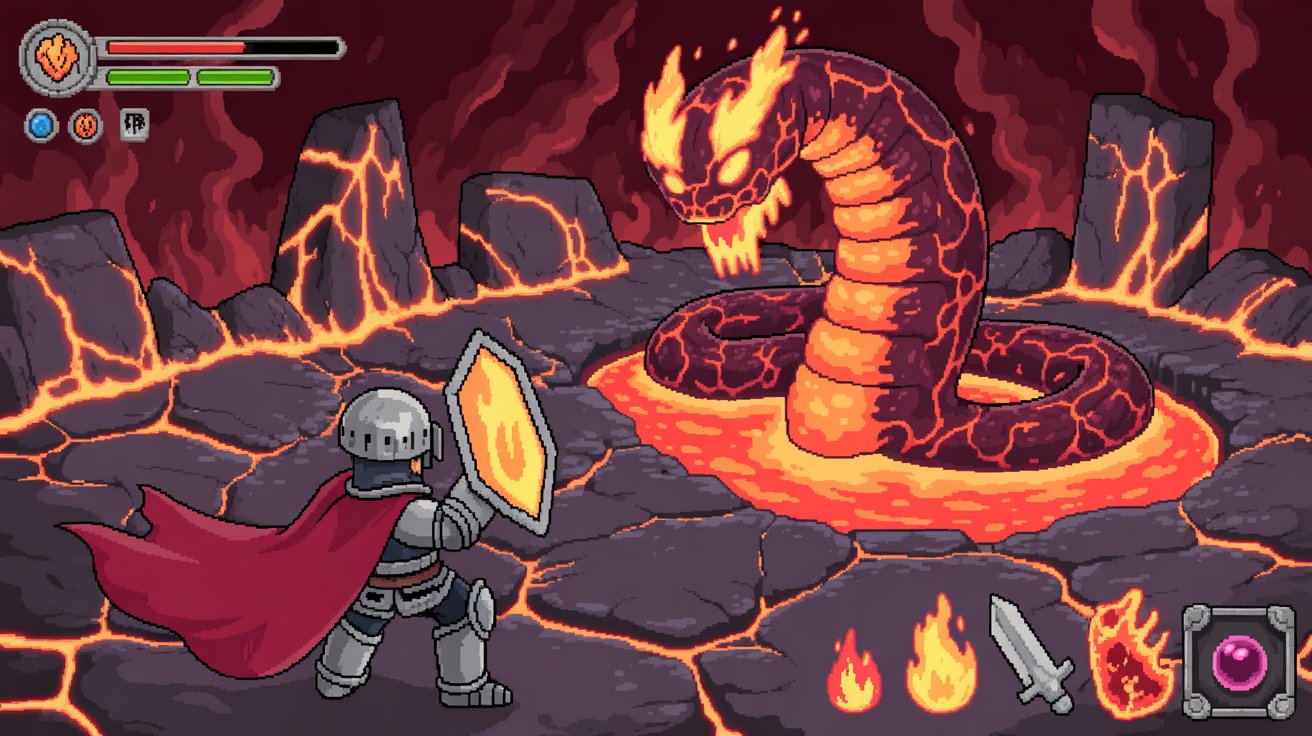
Task: Click the orange flame status icon
Action: [84, 124]
